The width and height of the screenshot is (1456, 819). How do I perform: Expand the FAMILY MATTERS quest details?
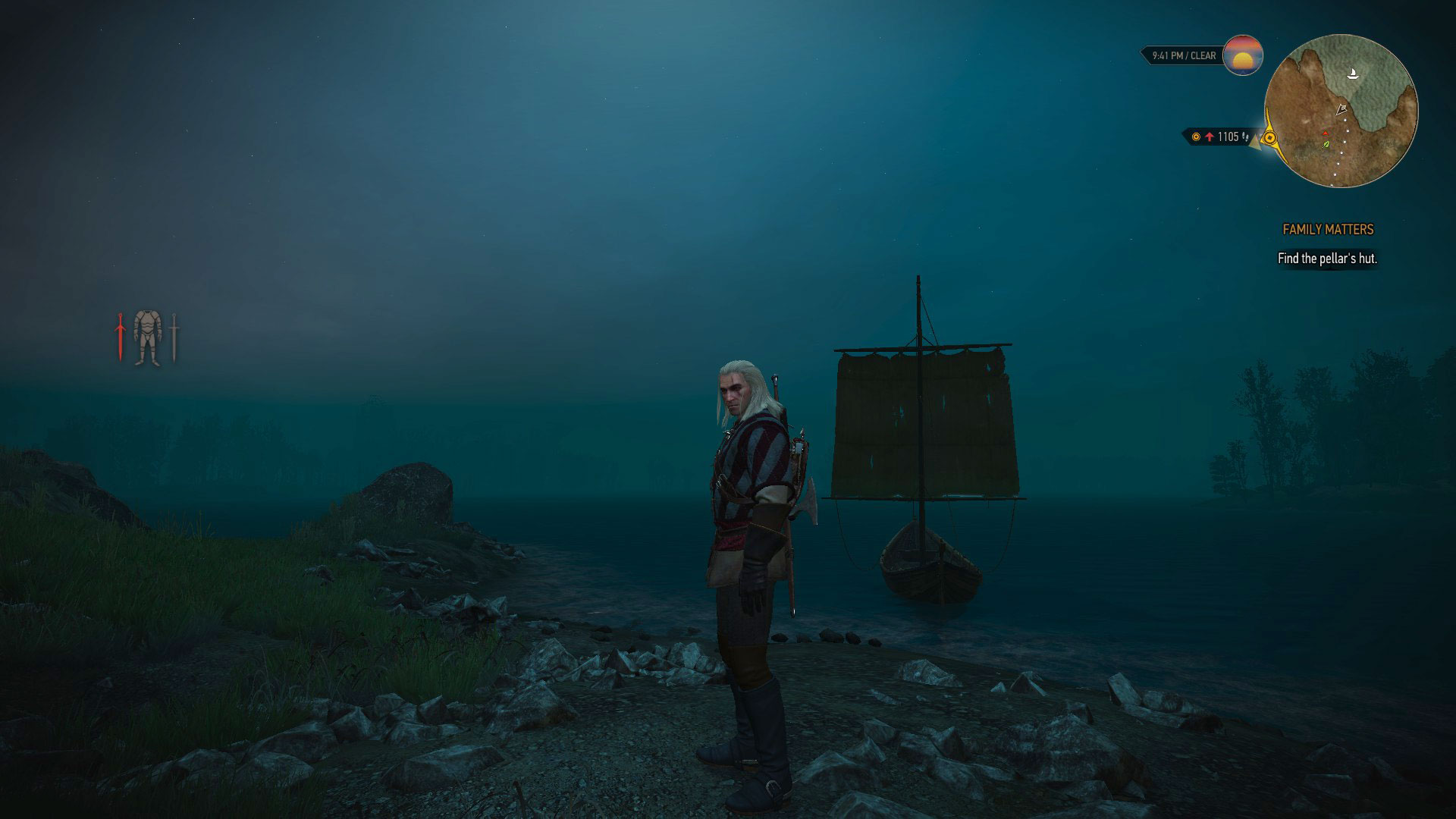point(1328,229)
